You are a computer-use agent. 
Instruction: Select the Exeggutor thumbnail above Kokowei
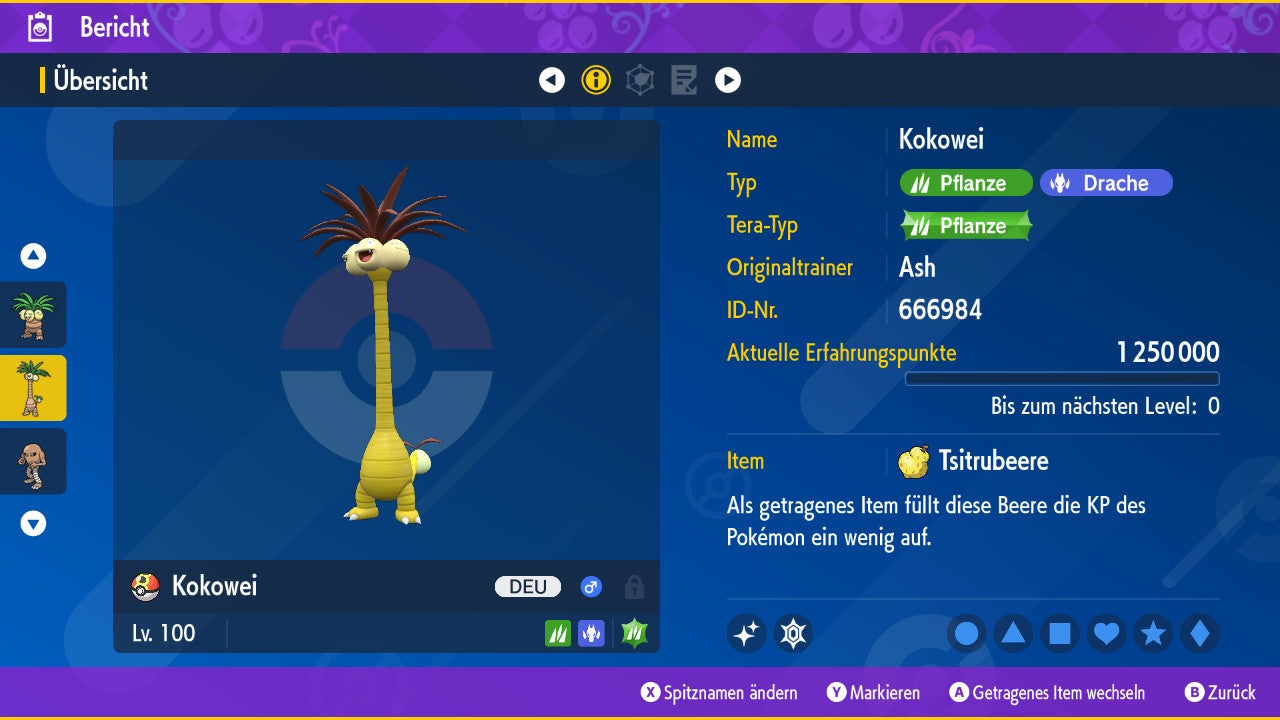[33, 315]
